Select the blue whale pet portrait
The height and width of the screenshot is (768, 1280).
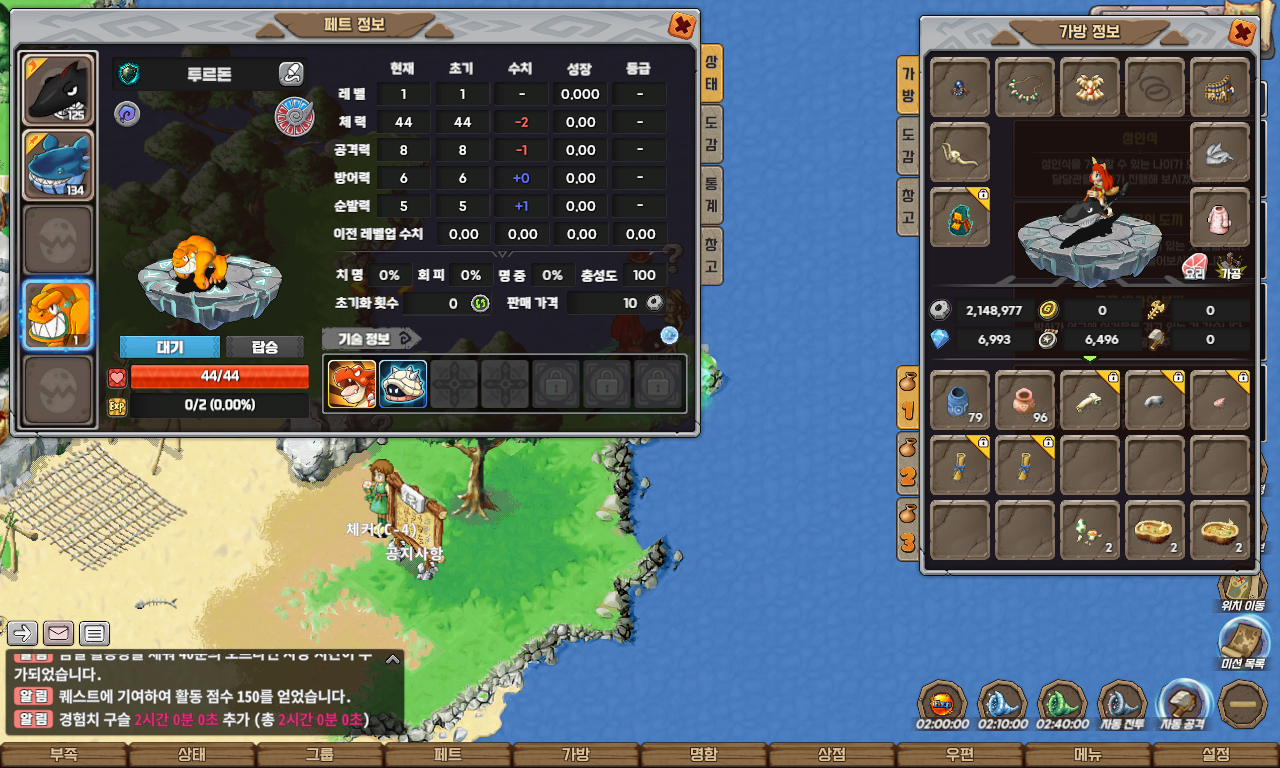[58, 165]
